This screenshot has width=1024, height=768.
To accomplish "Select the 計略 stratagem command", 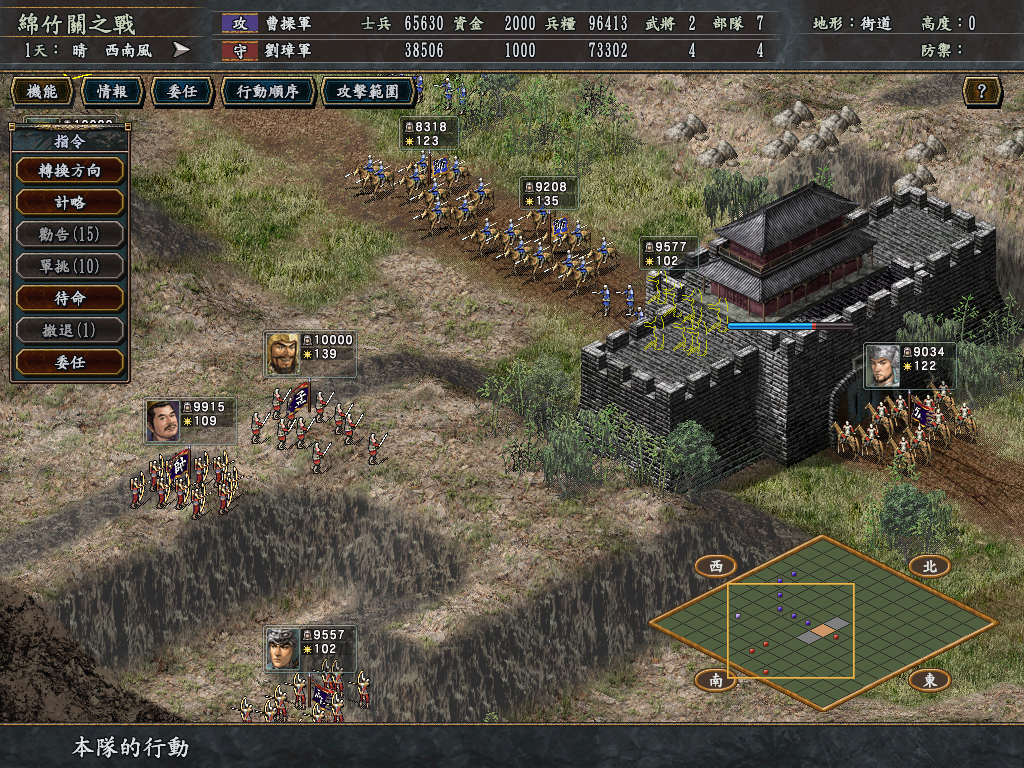I will 70,202.
